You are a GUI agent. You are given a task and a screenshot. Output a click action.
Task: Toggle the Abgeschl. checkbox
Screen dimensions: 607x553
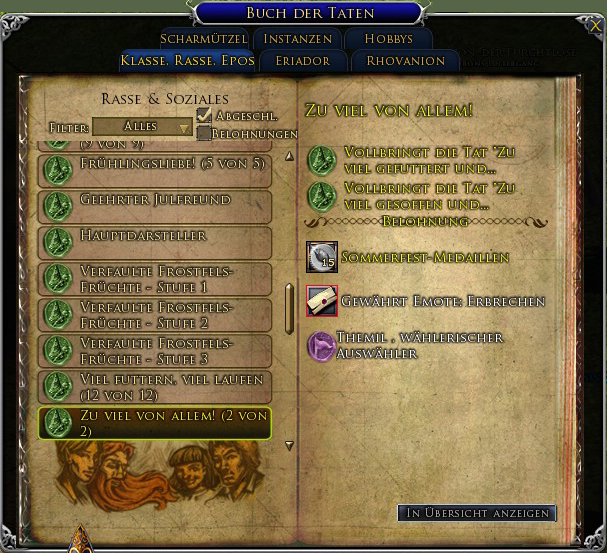coord(204,116)
